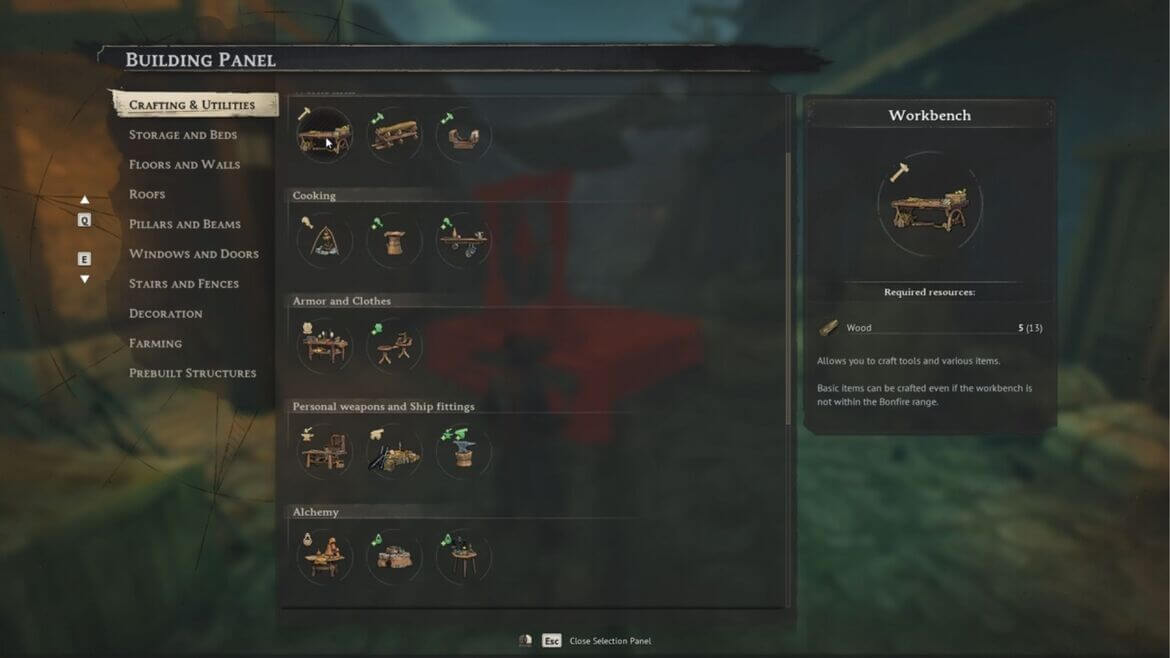Select the Crafting & Utilities category
The image size is (1170, 658).
[x=192, y=105]
